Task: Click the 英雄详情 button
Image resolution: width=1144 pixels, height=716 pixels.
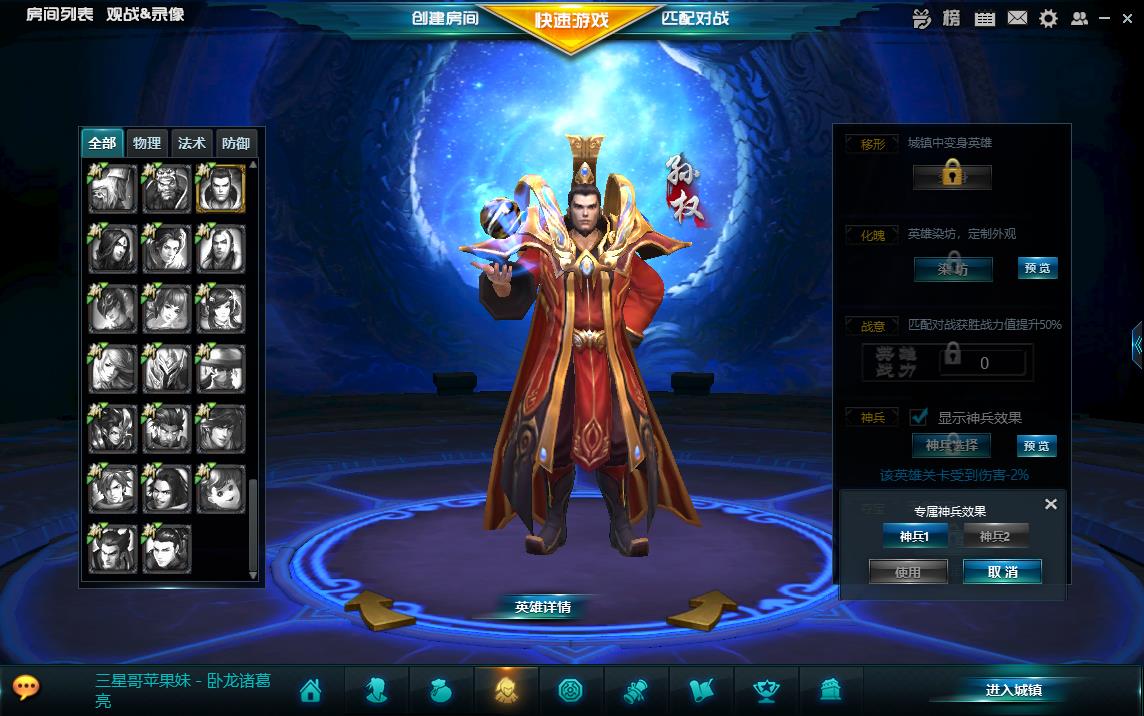Action: pos(543,607)
